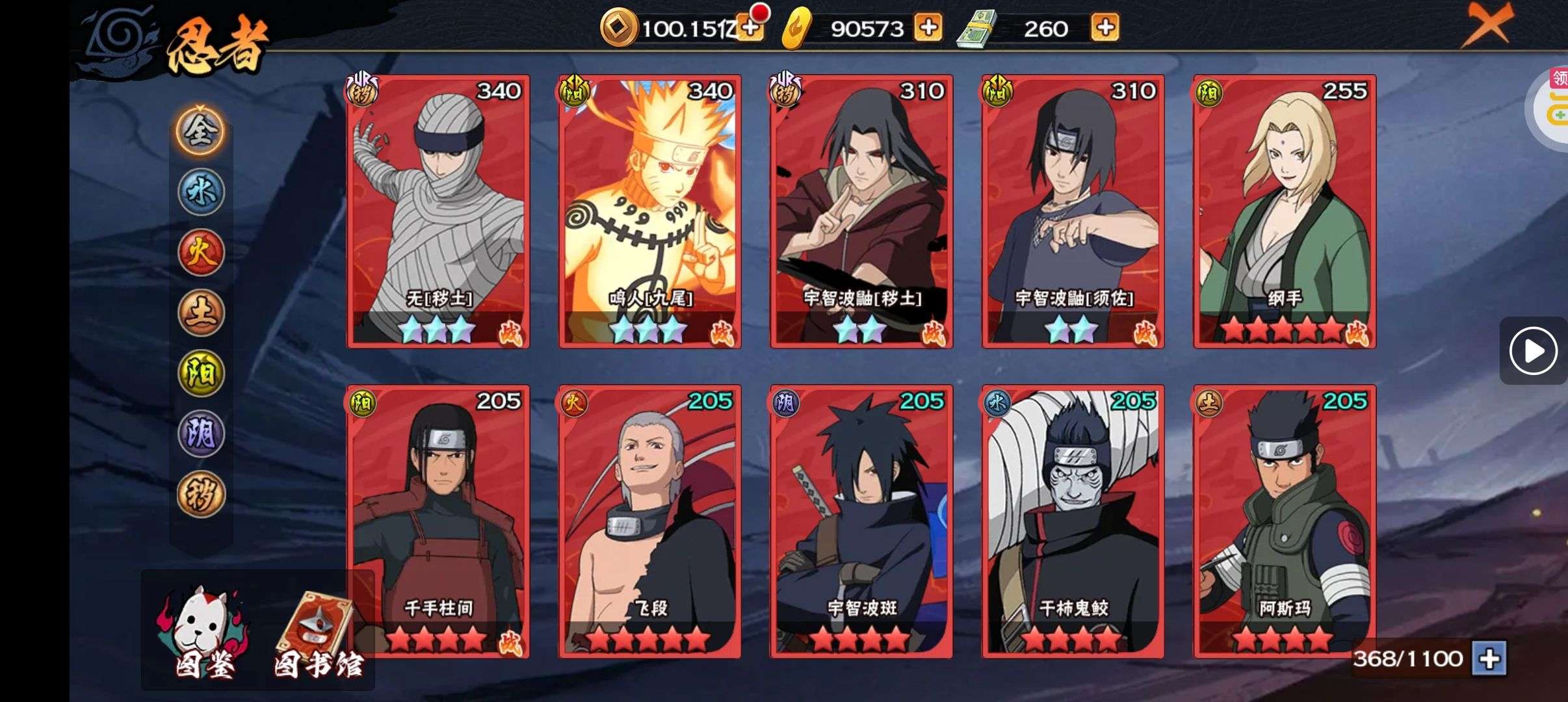Open the 宇智波鼬[秽土] card
Viewport: 1568px width, 702px height.
861,211
